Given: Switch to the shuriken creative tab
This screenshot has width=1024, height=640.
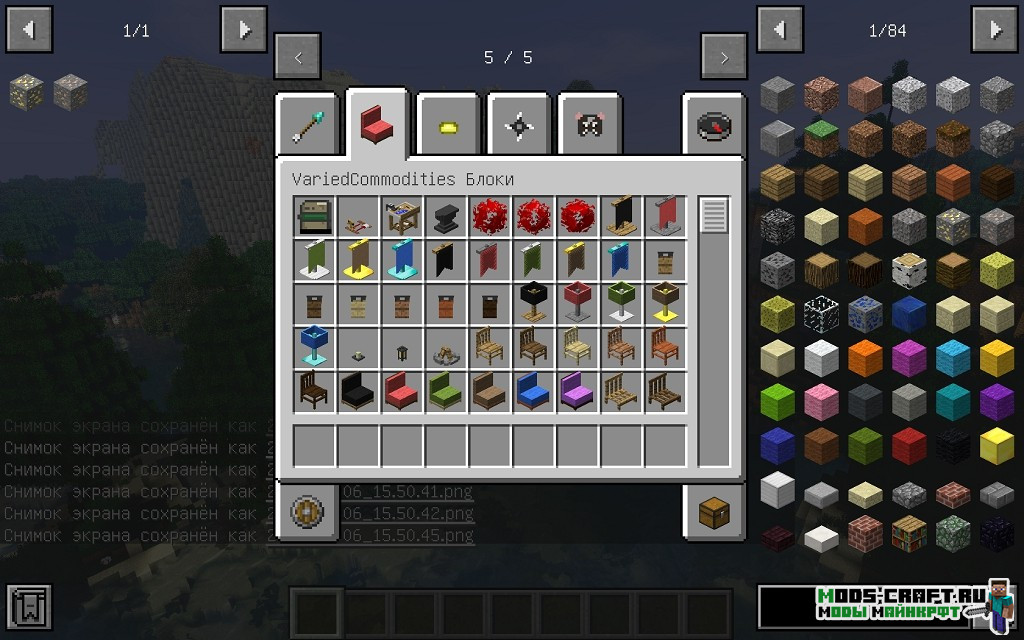Looking at the screenshot, I should 520,125.
